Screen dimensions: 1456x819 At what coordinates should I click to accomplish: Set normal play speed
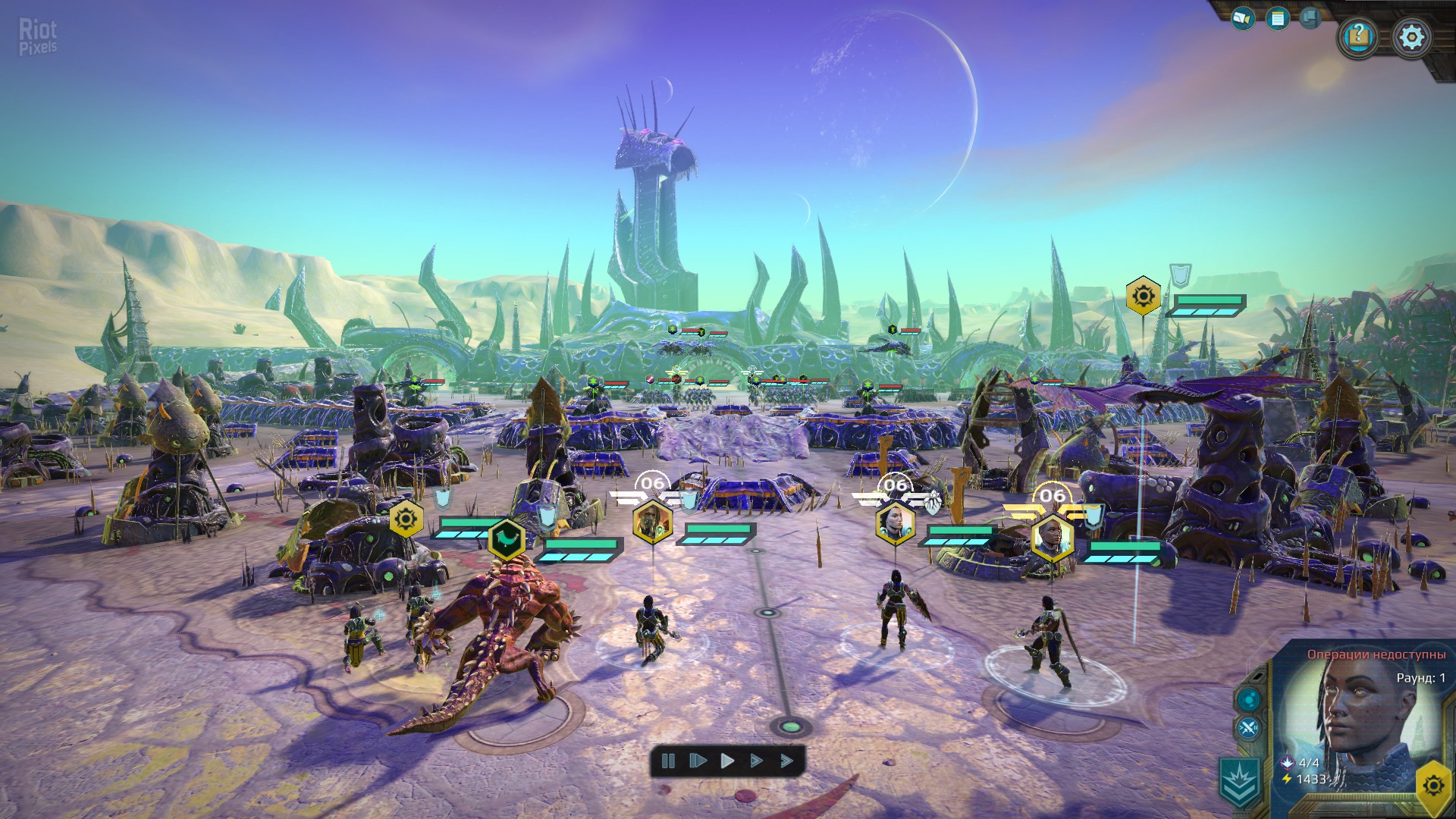(x=727, y=761)
